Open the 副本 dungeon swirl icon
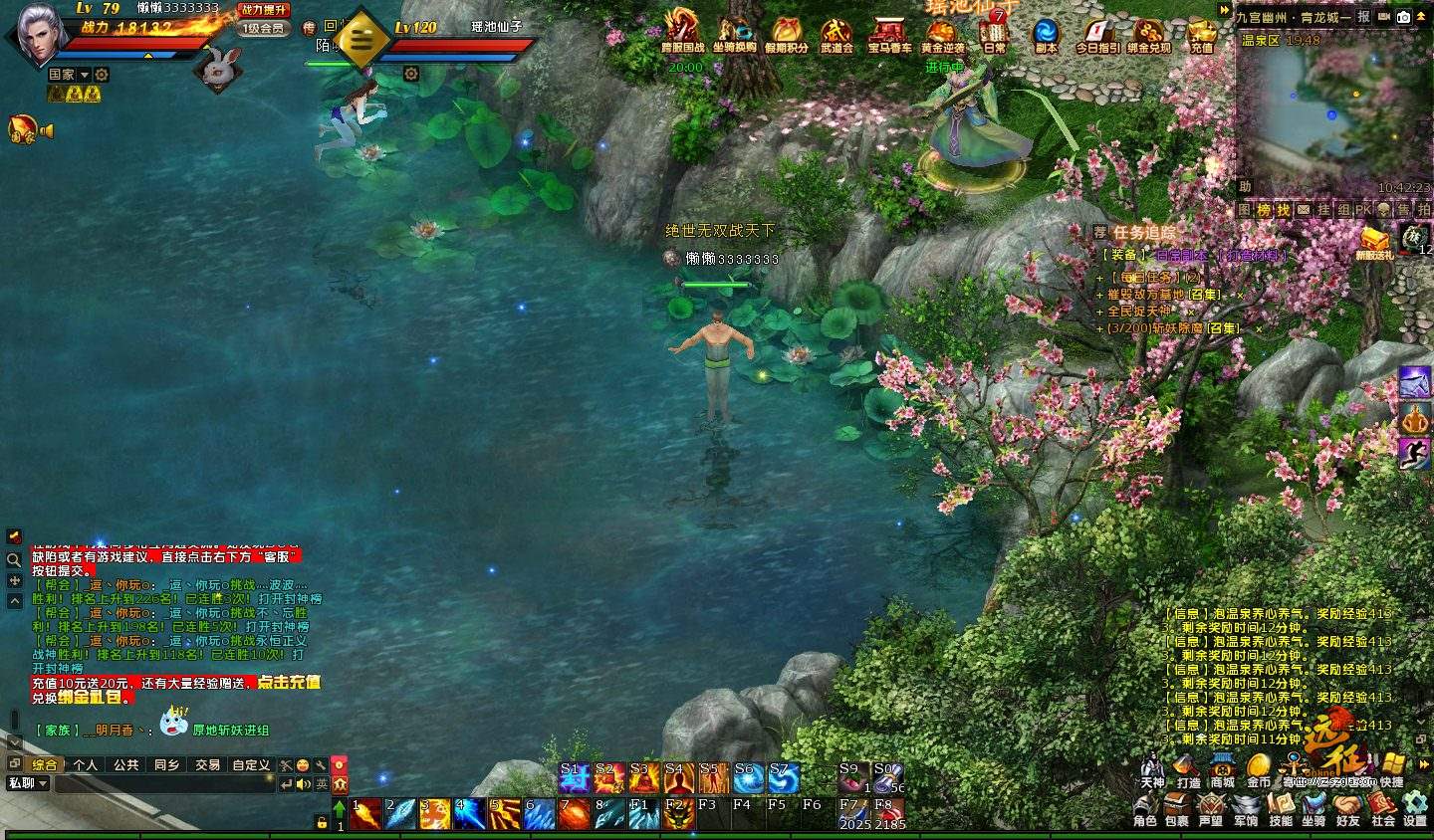The image size is (1434, 840). [x=1046, y=35]
